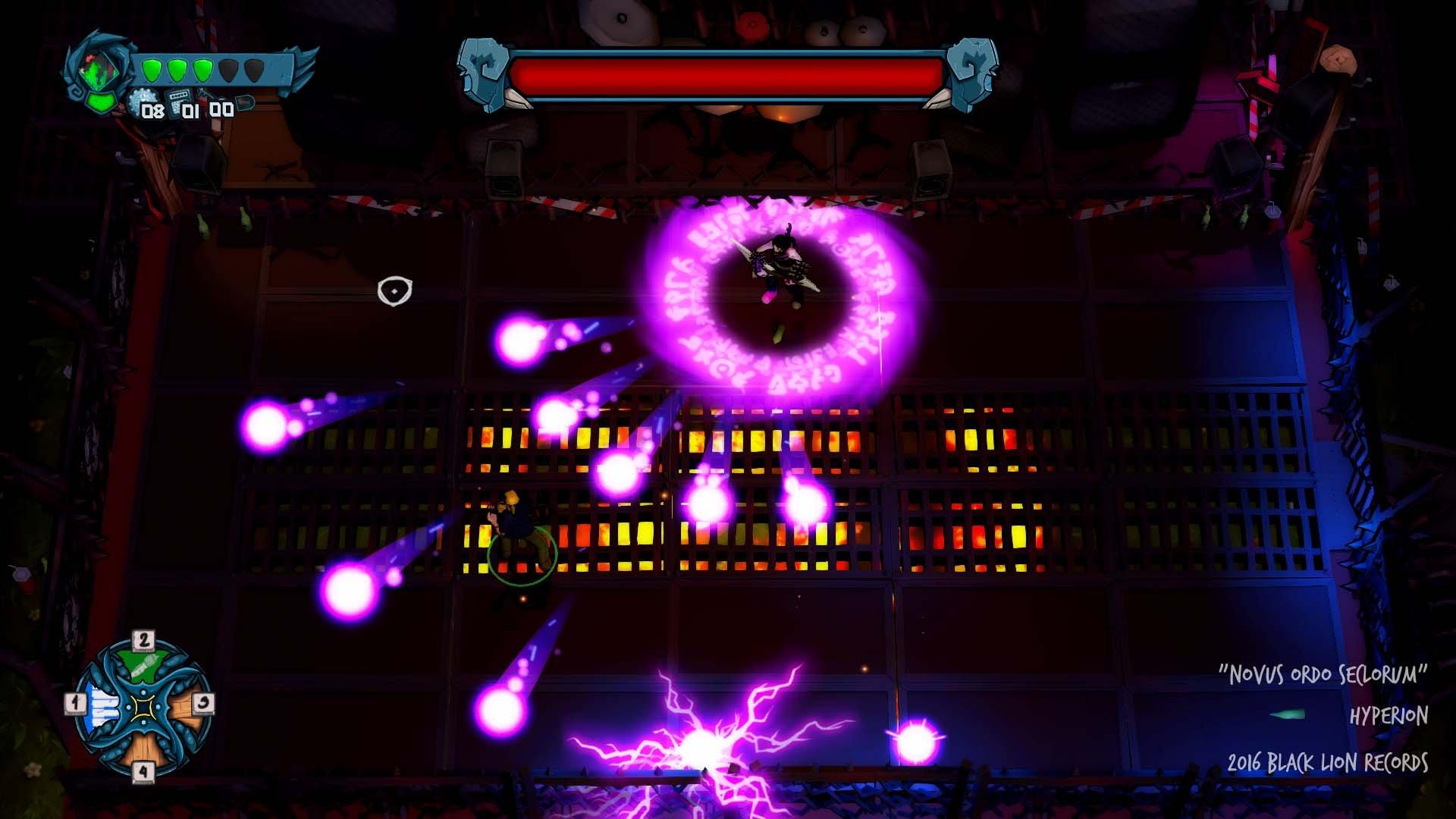Click the left axe emblem on the boss health bar
Screen dimensions: 1456x819
[481, 72]
